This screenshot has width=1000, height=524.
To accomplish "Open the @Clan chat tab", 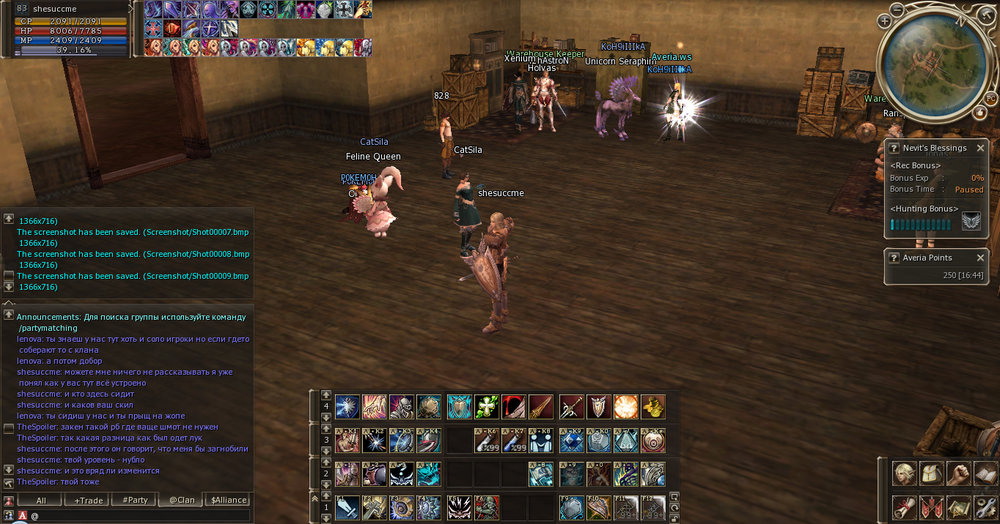I will 181,499.
